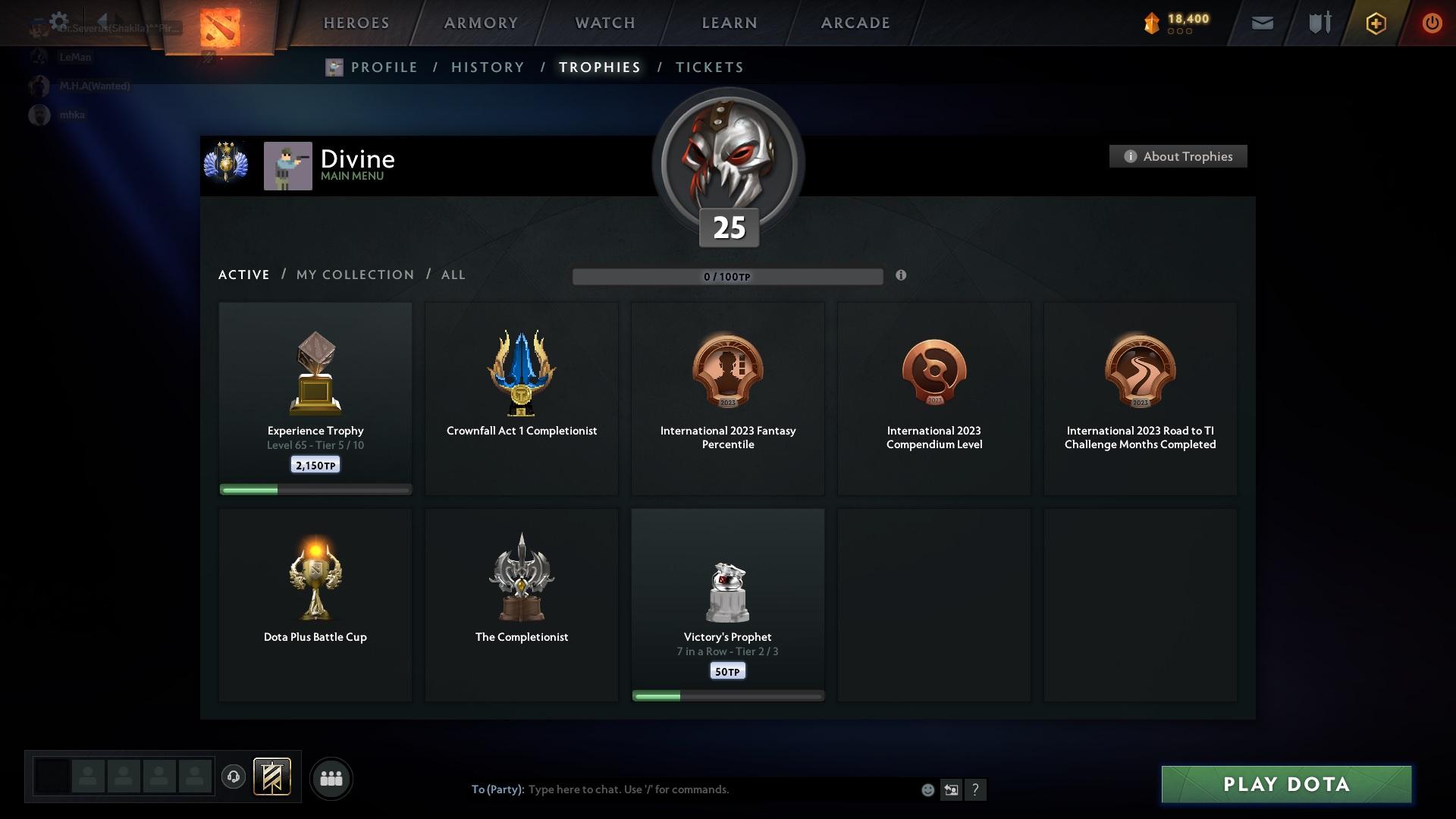The image size is (1456, 819).
Task: Switch to the MY COLLECTION view
Action: point(353,275)
